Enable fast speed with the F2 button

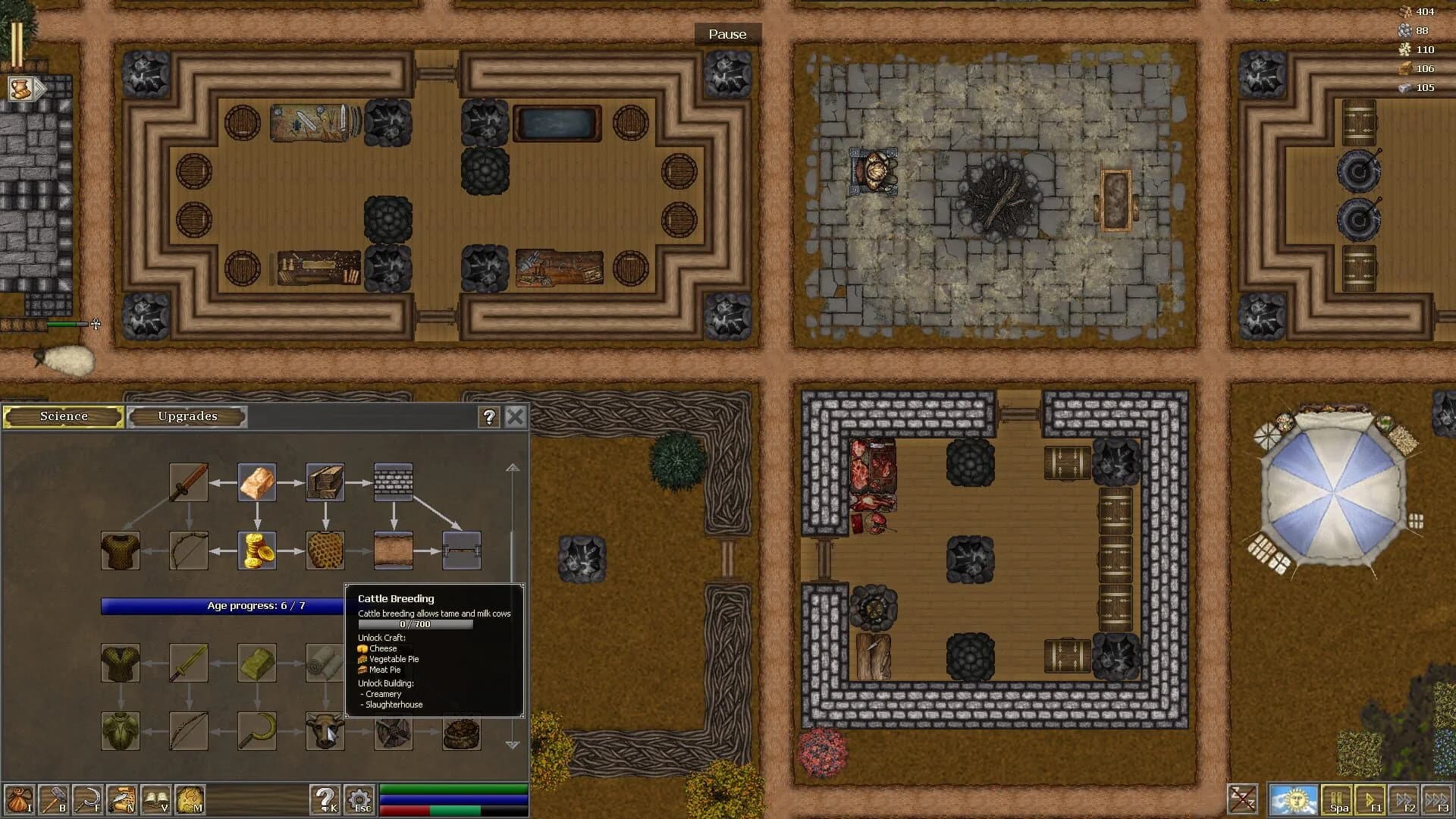[x=1404, y=799]
